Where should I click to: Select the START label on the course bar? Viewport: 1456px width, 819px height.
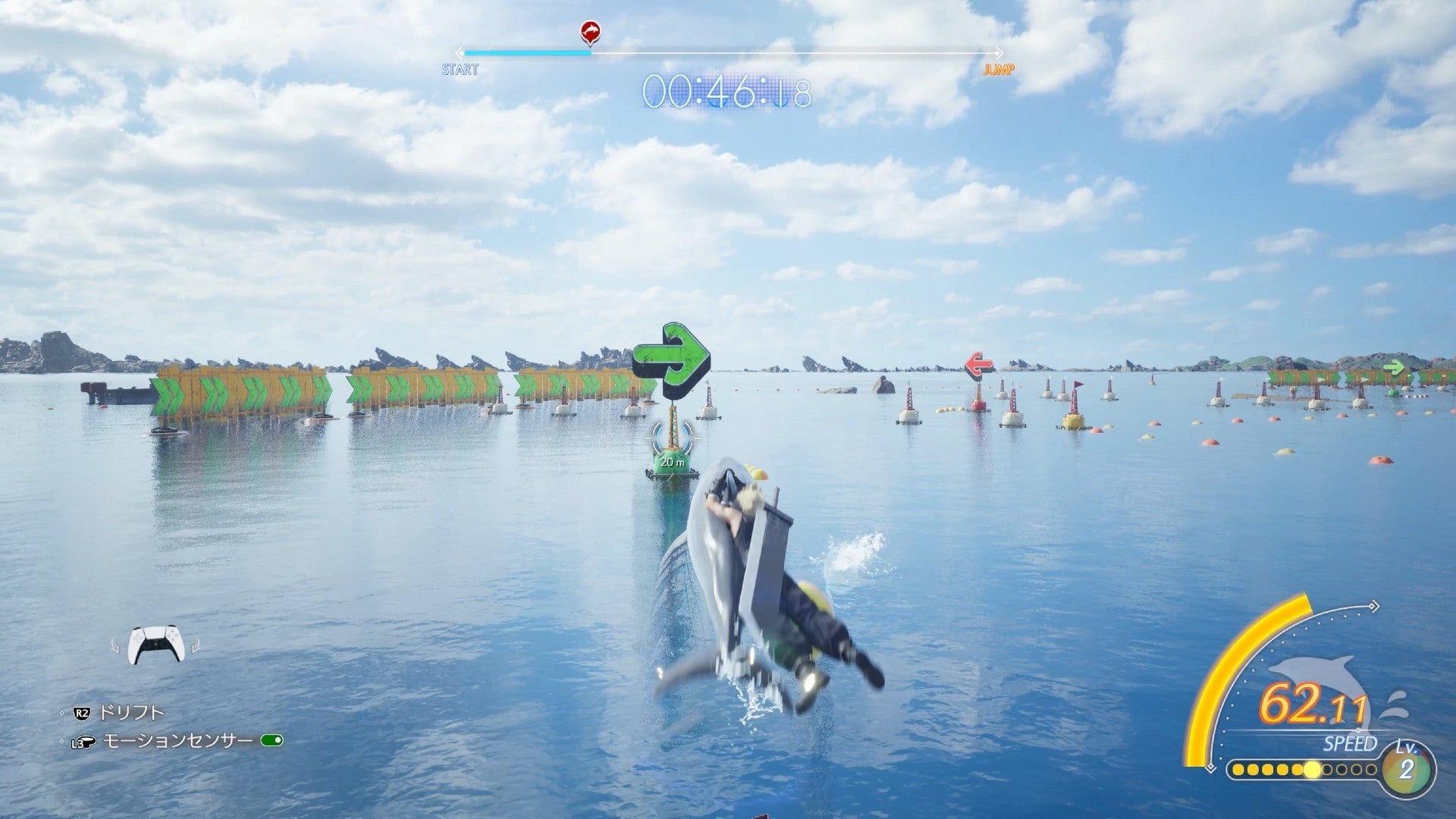(x=459, y=69)
